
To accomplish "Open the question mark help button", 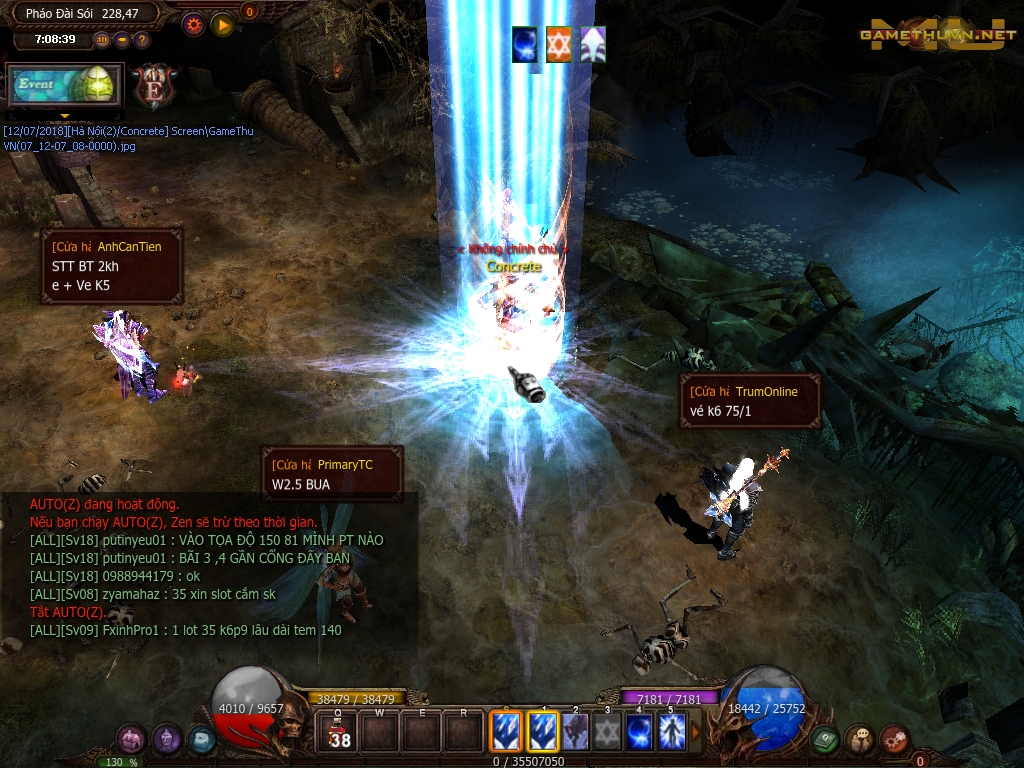I will click(141, 40).
